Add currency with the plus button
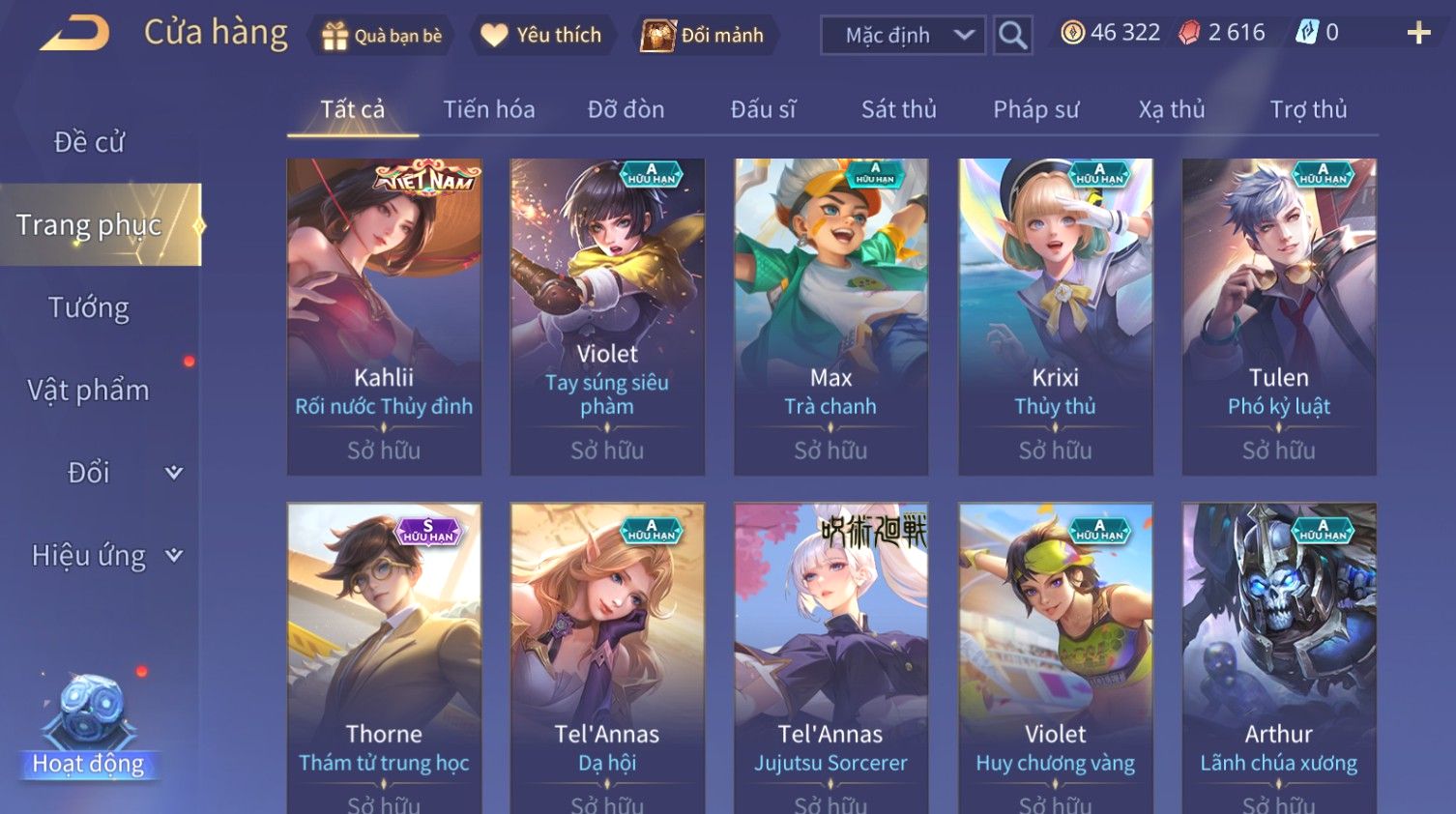 pos(1418,34)
